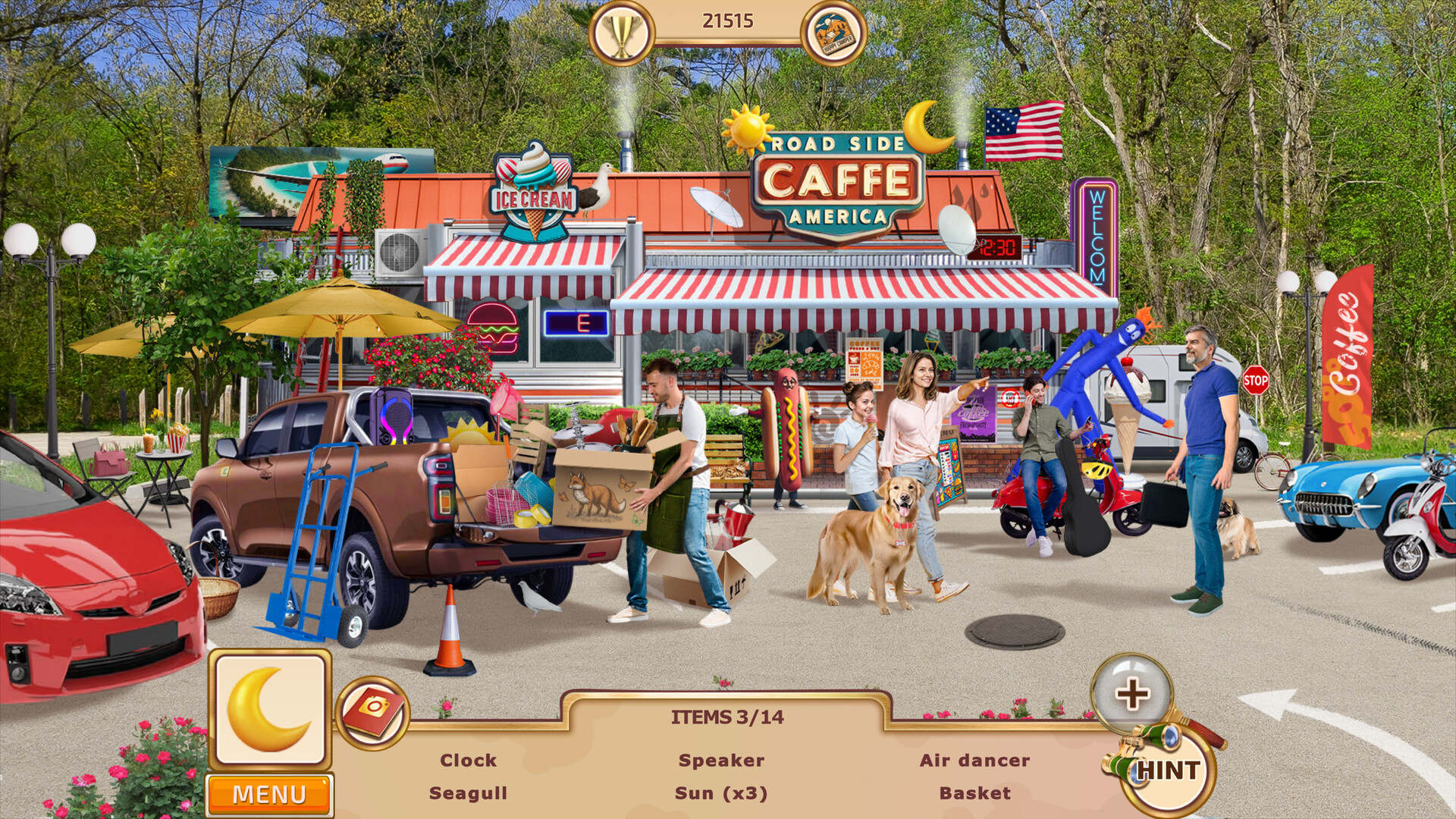Select Sun (x3) list entry
This screenshot has width=1456, height=819.
point(721,793)
